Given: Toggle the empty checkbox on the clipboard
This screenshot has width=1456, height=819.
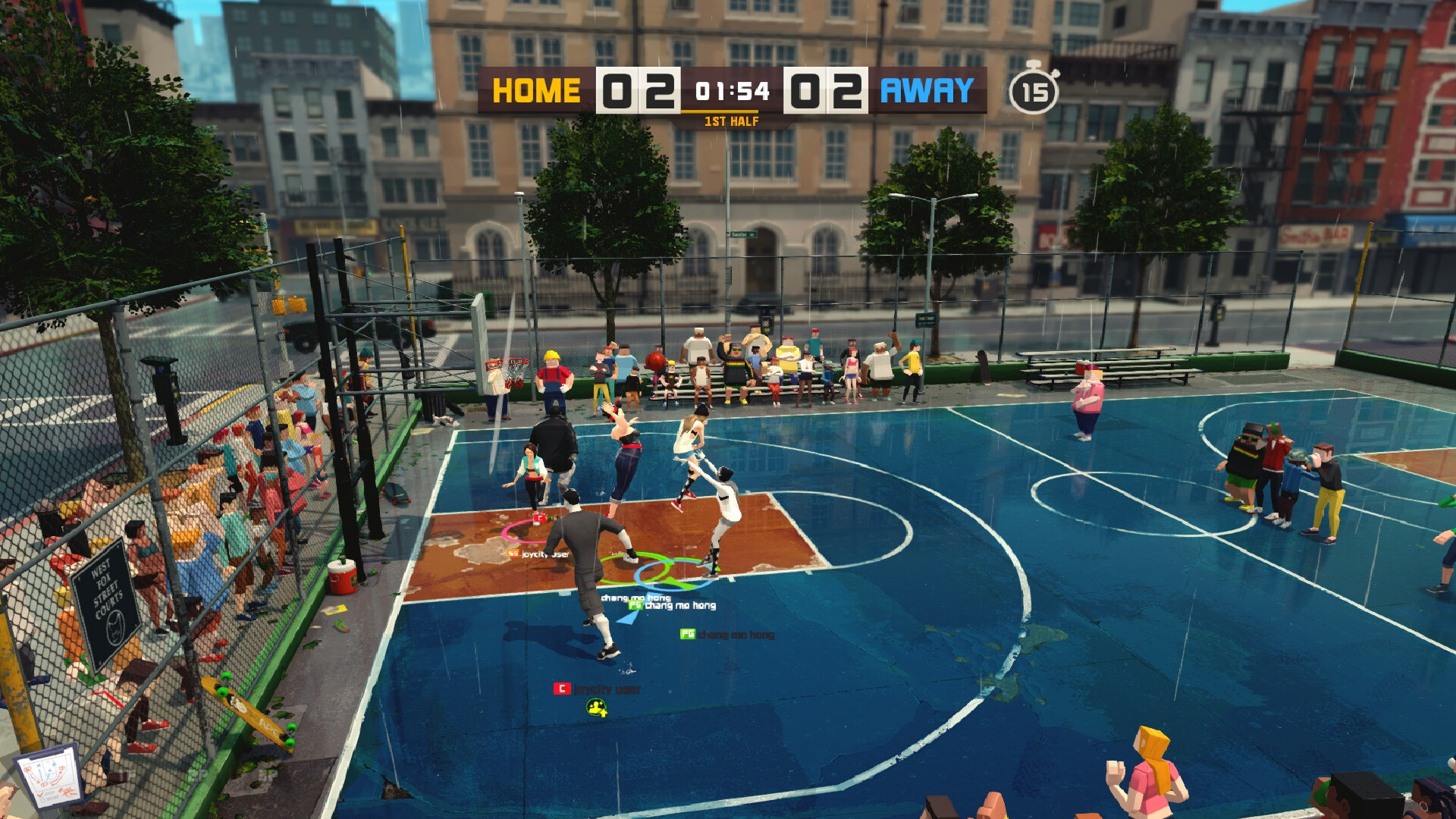Looking at the screenshot, I should pos(42,800).
